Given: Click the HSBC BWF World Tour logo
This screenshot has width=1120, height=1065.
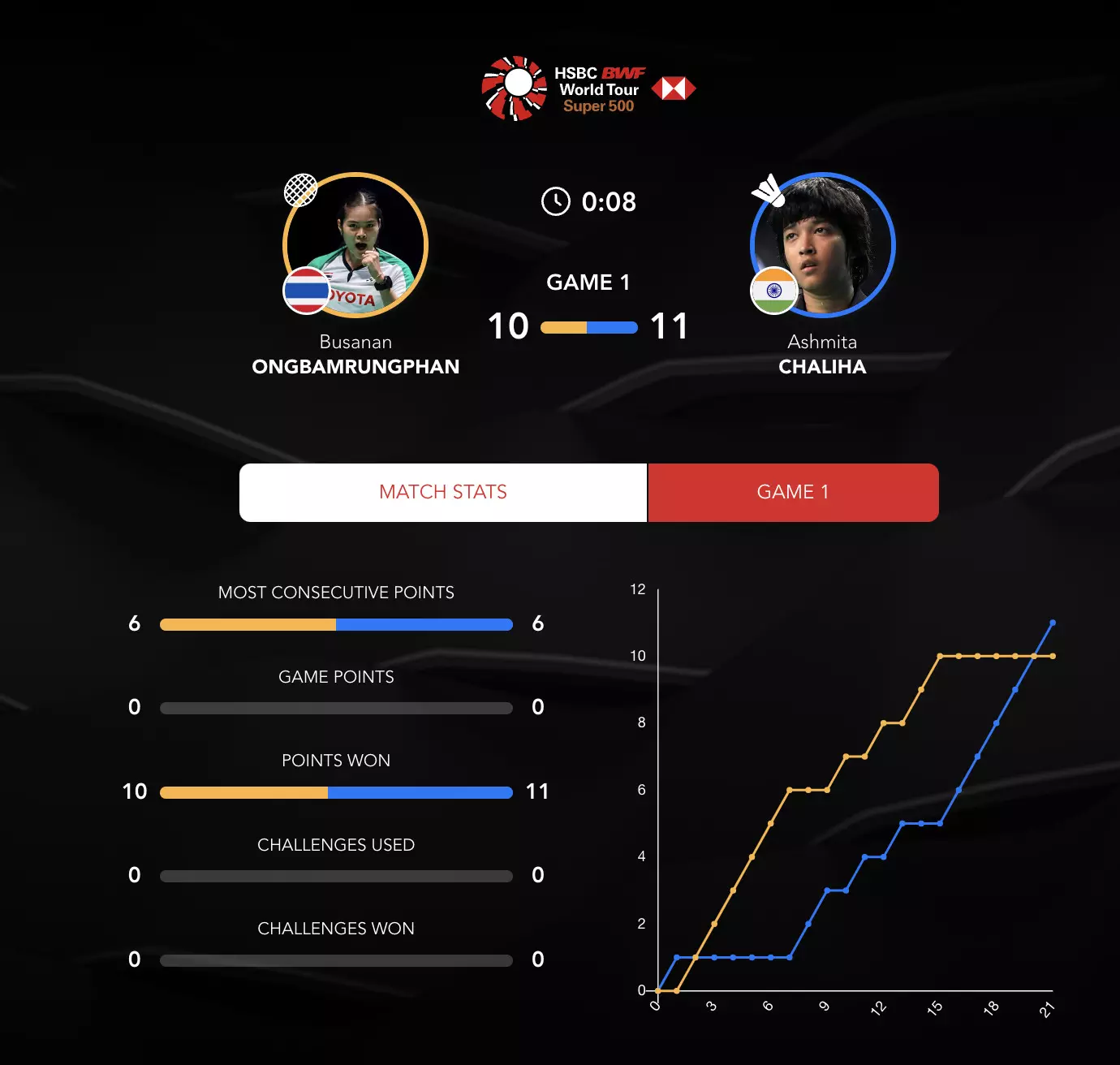Looking at the screenshot, I should 588,88.
